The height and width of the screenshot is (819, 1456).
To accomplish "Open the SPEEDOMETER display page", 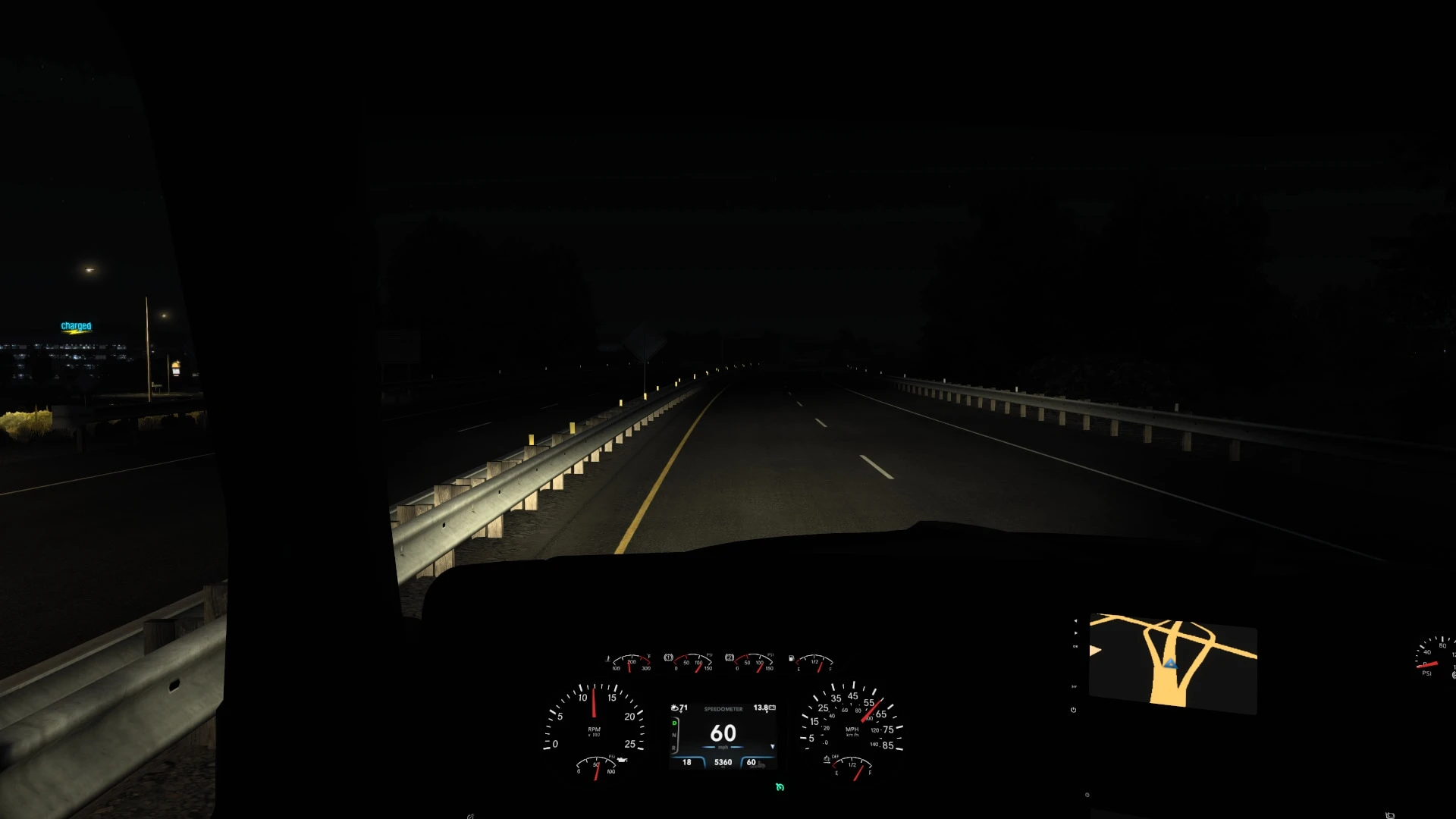I will click(x=723, y=709).
